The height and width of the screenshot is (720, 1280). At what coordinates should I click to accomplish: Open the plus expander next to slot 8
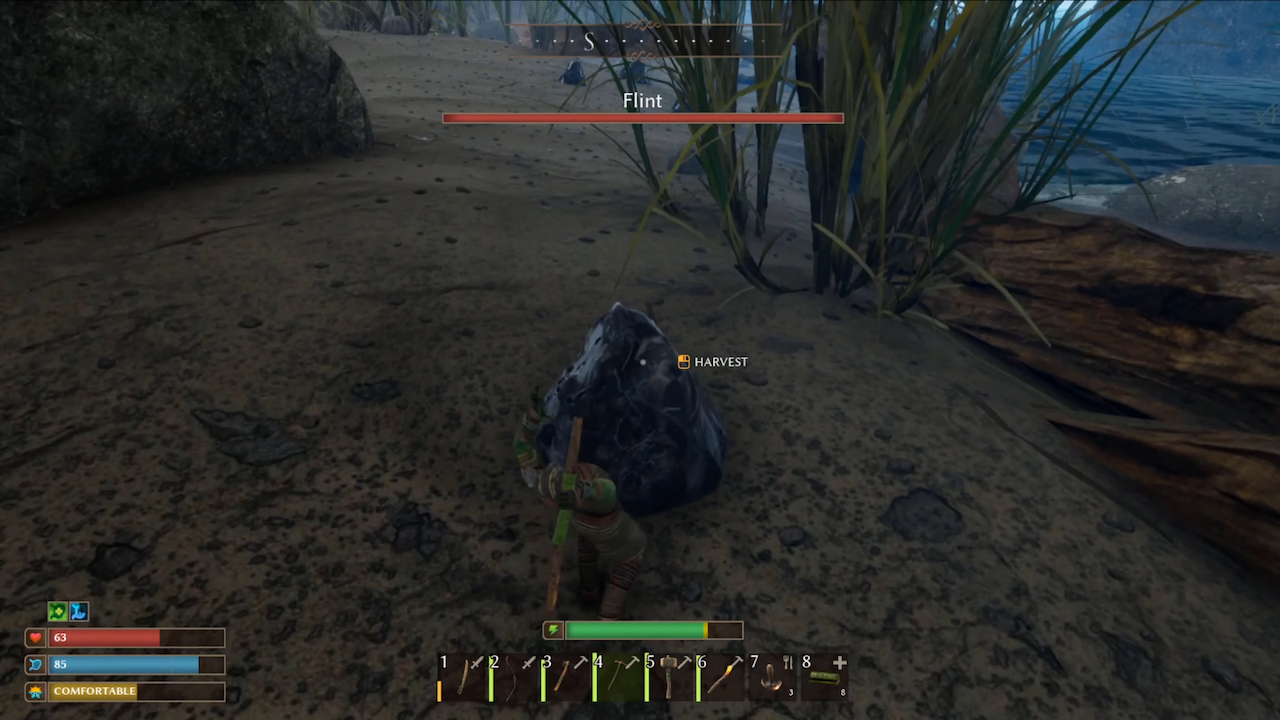(x=839, y=662)
